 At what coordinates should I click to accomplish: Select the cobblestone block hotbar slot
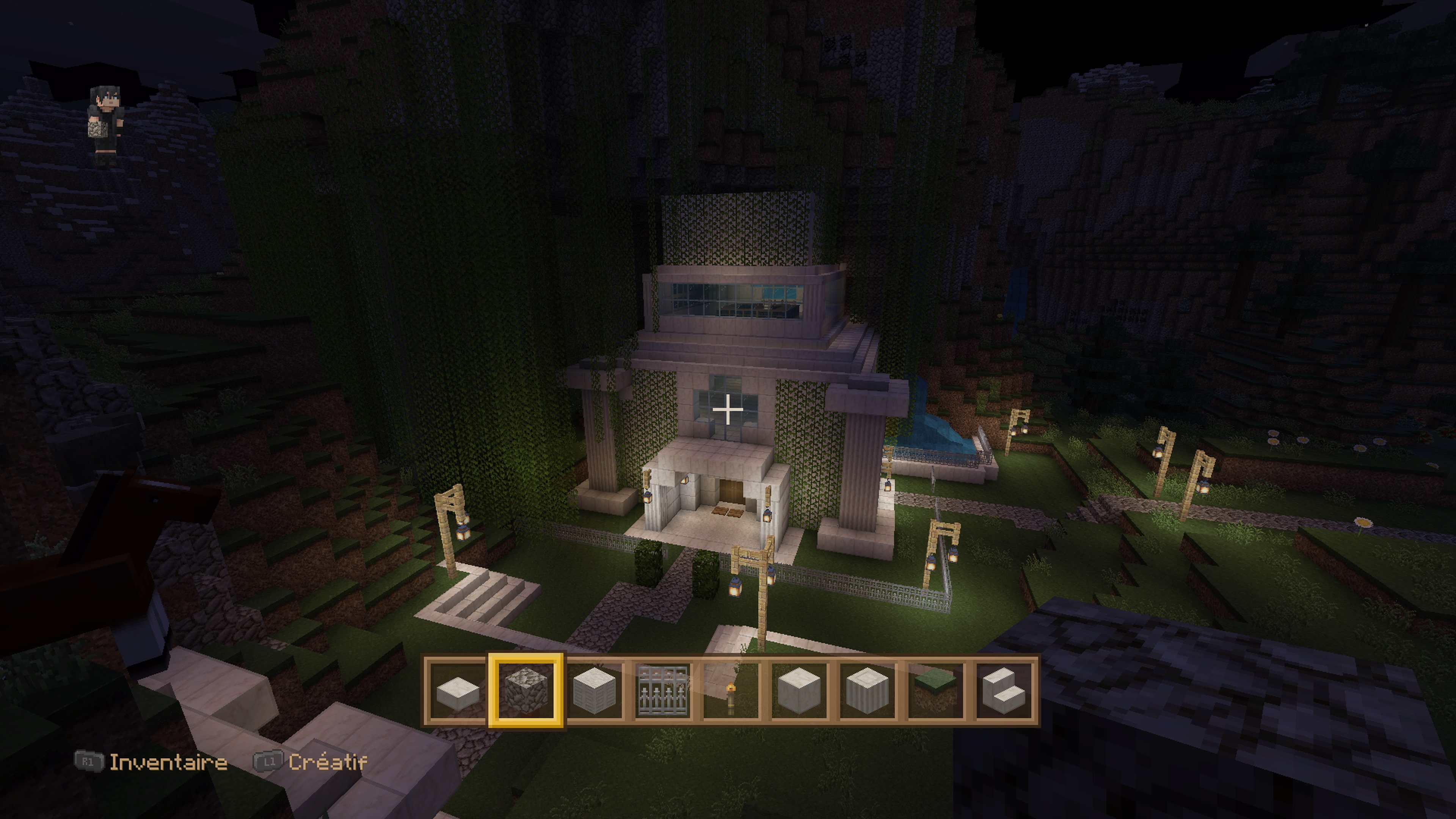point(526,691)
